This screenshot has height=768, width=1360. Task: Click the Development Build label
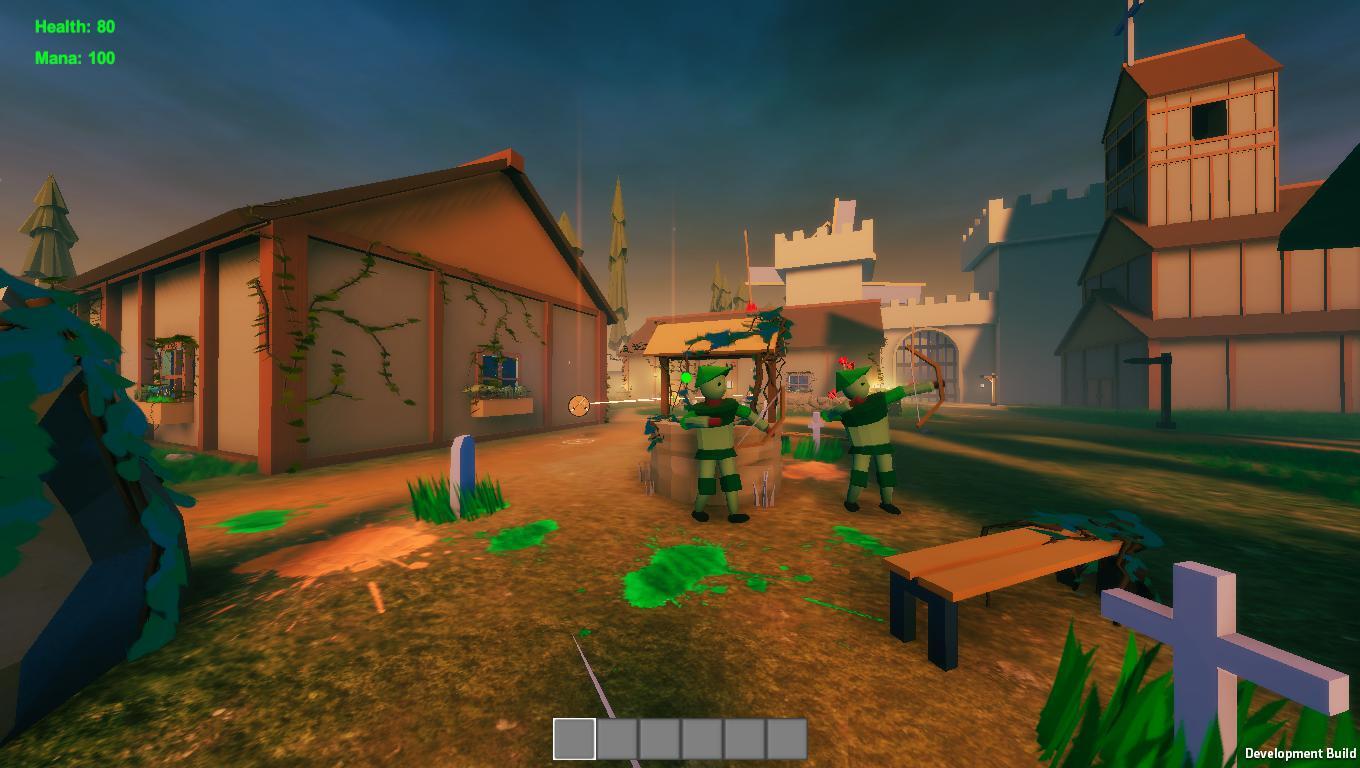[x=1298, y=753]
